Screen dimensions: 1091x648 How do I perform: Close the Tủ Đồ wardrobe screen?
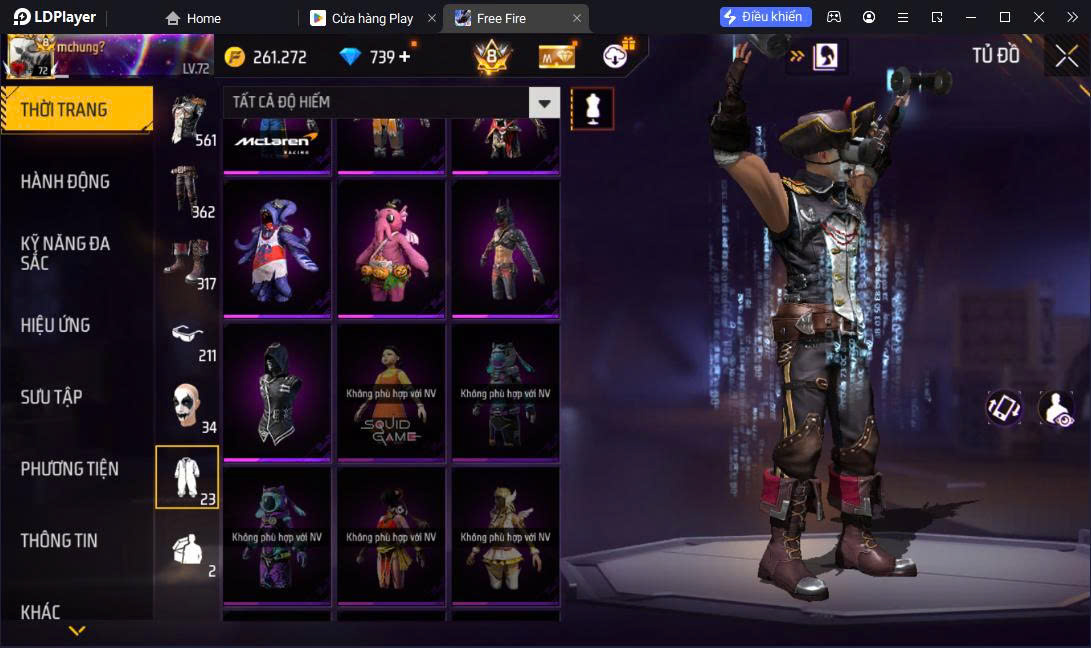pos(1066,56)
